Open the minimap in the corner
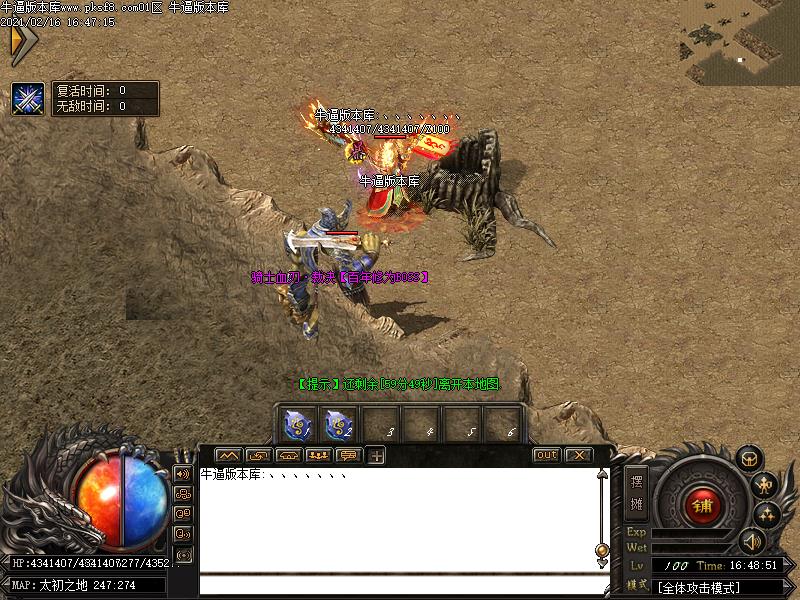 739,40
